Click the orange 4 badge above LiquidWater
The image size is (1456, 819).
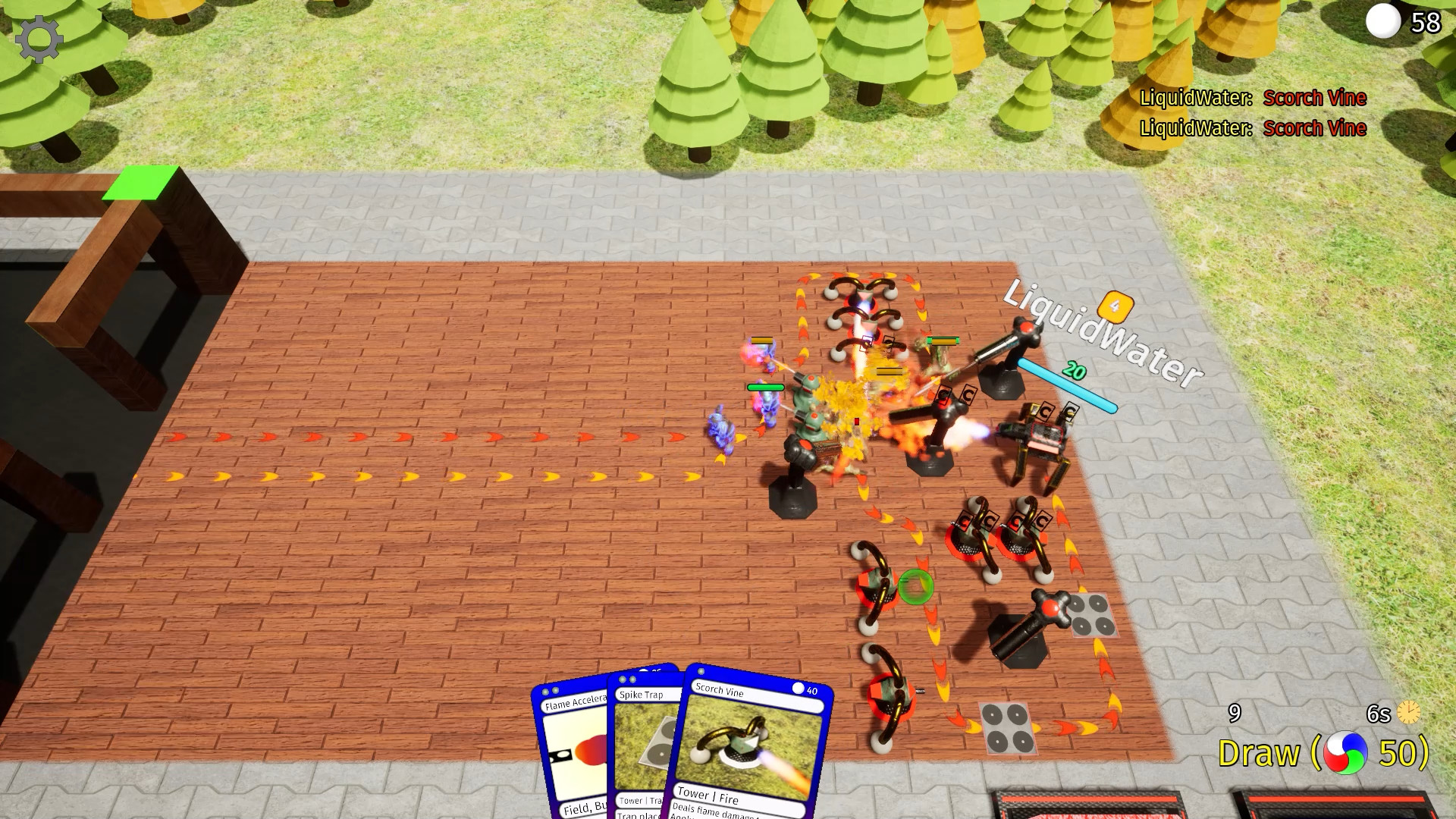point(1114,308)
